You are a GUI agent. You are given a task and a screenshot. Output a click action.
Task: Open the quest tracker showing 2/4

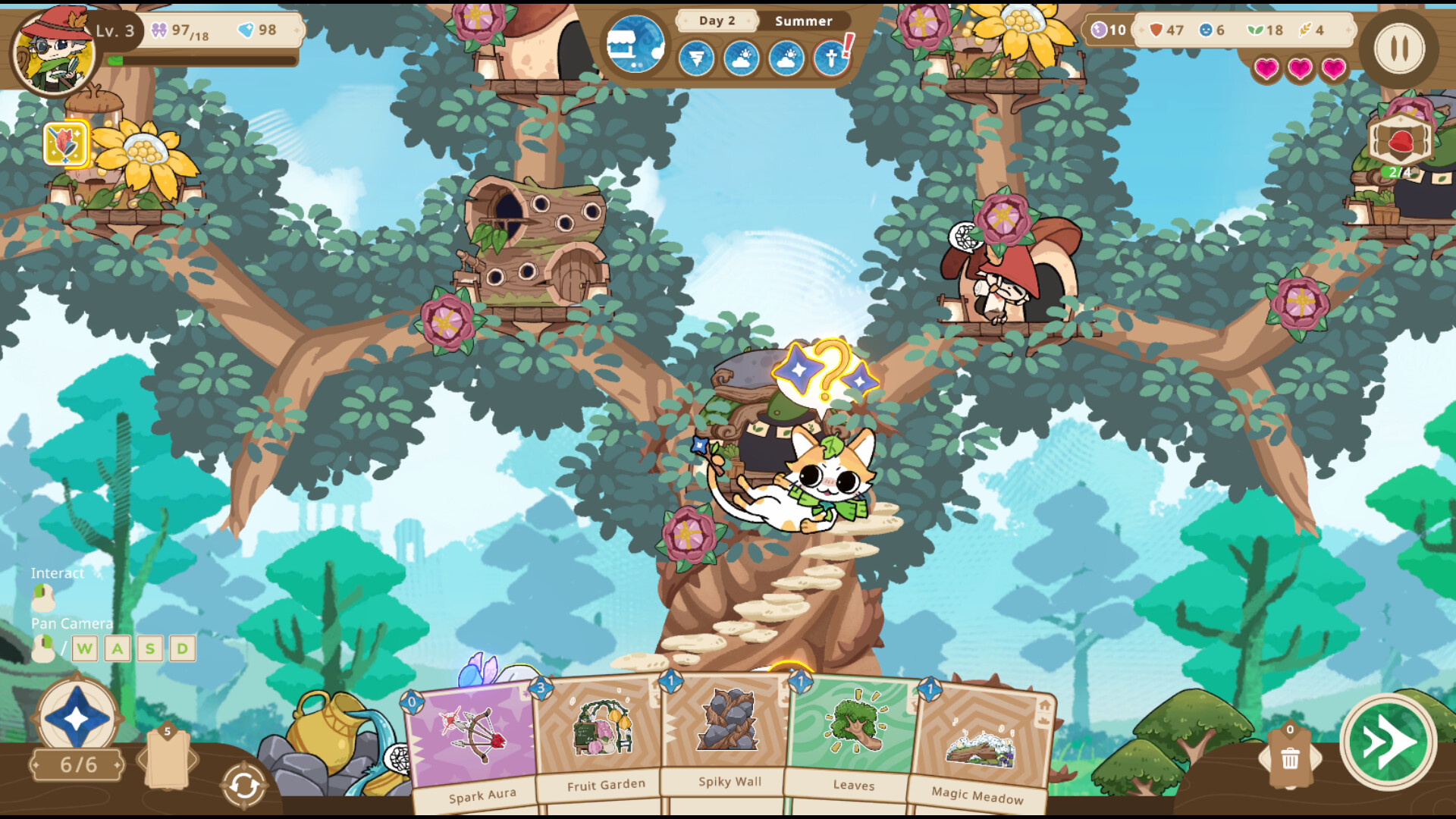pos(1399,140)
